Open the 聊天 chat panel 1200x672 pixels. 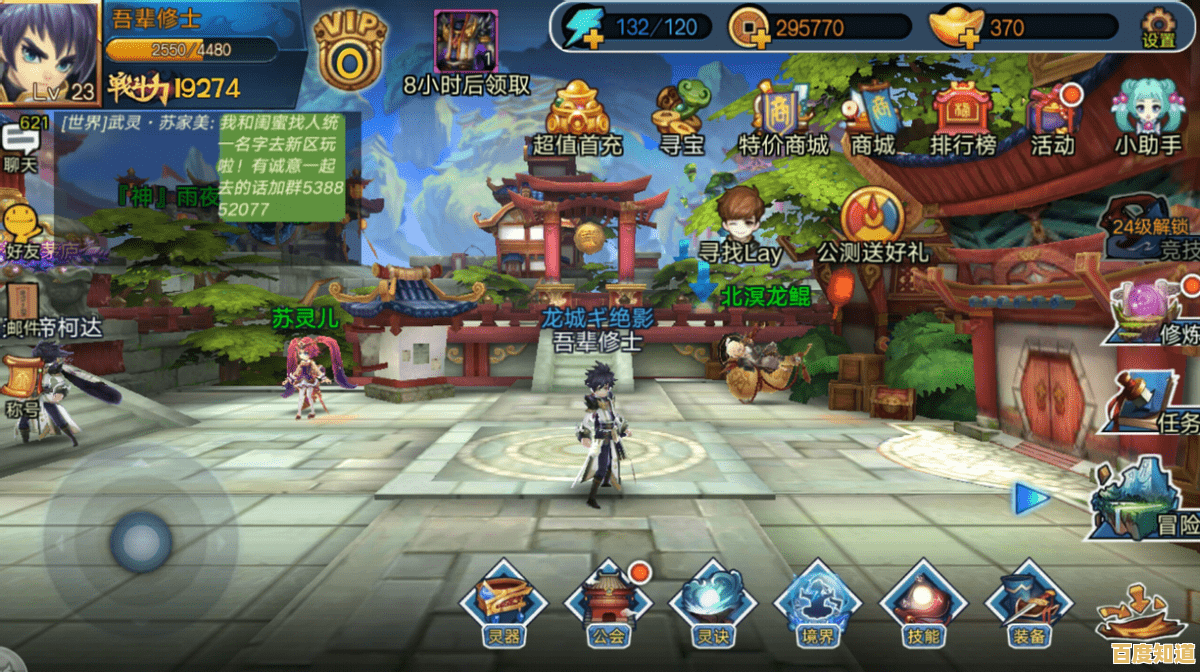20,146
